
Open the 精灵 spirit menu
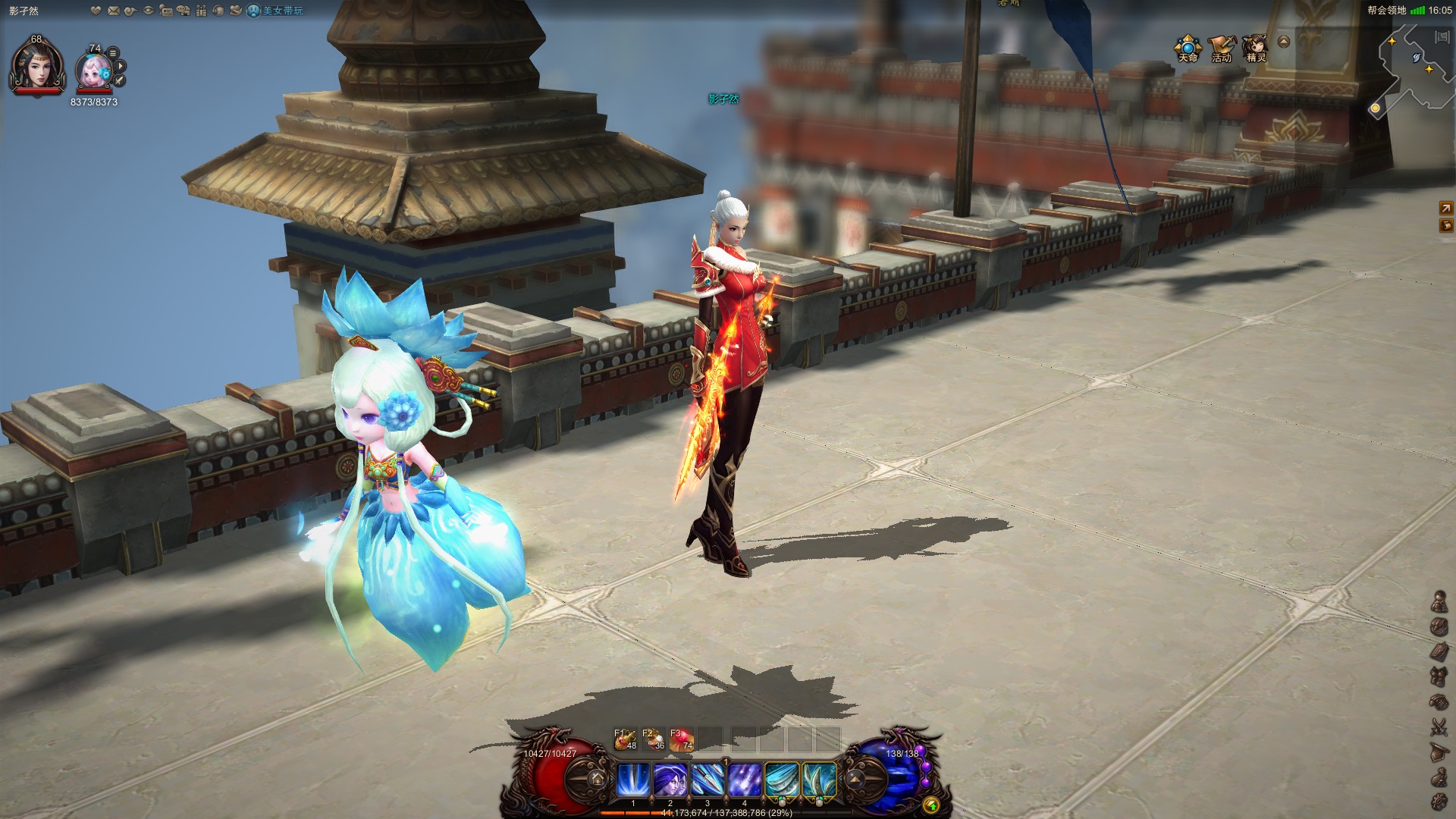[1256, 47]
